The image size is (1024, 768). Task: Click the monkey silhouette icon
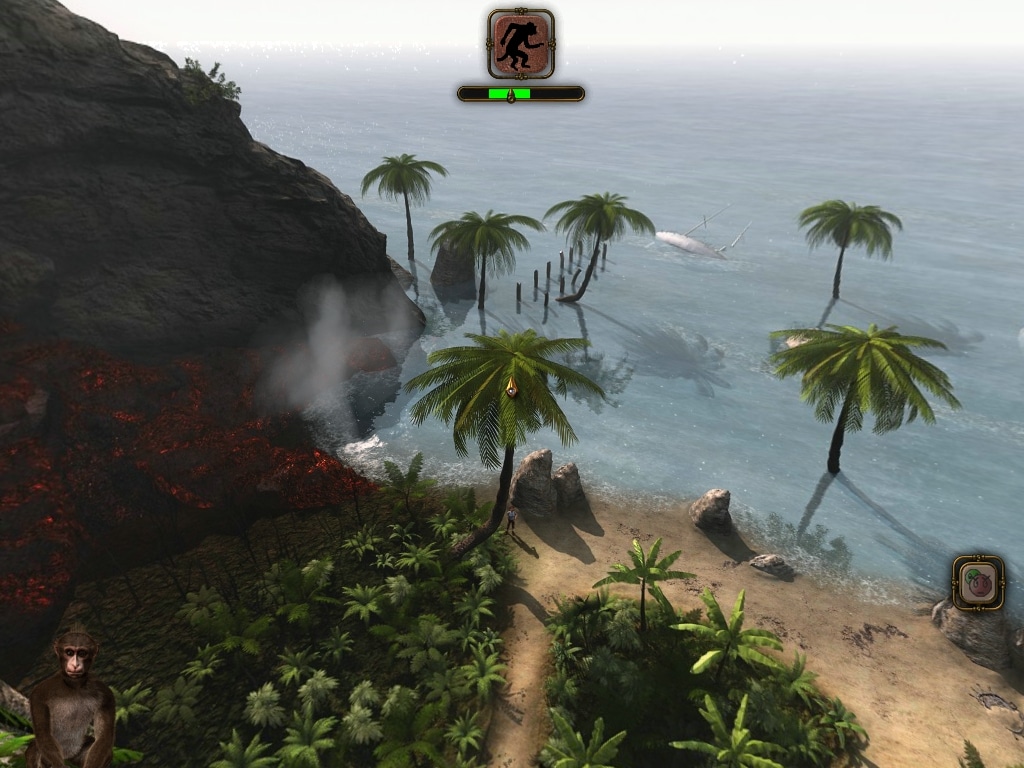pyautogui.click(x=521, y=44)
